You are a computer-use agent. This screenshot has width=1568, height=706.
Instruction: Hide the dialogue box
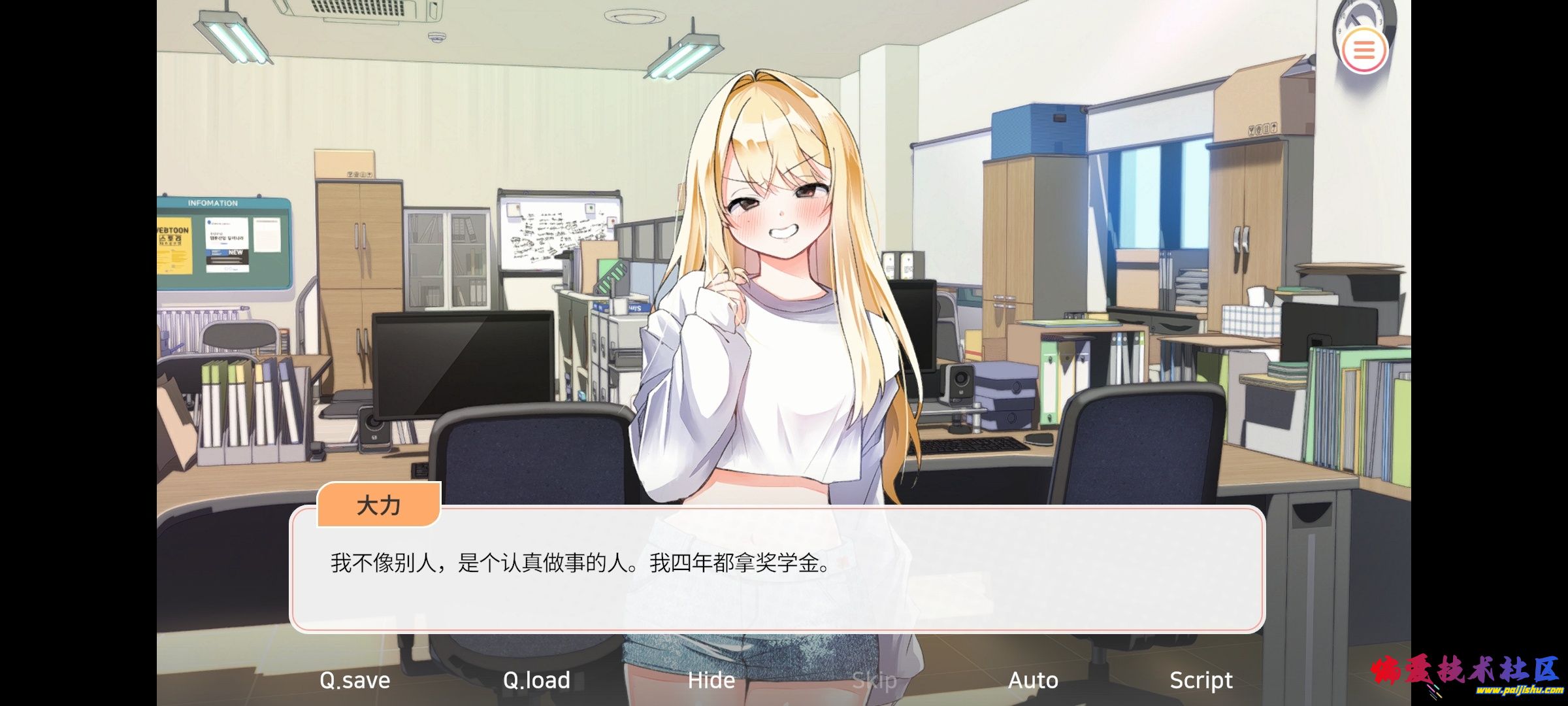tap(711, 681)
